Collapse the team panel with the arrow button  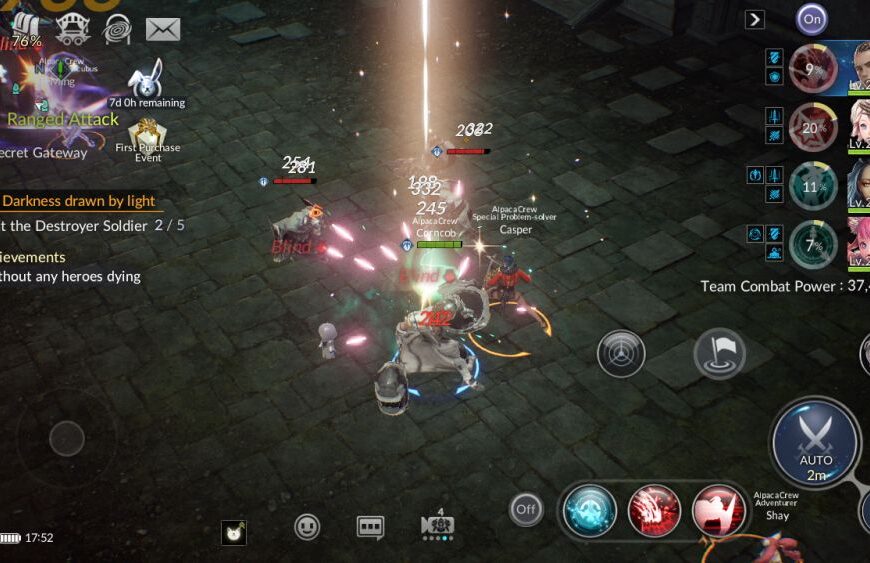click(x=755, y=19)
